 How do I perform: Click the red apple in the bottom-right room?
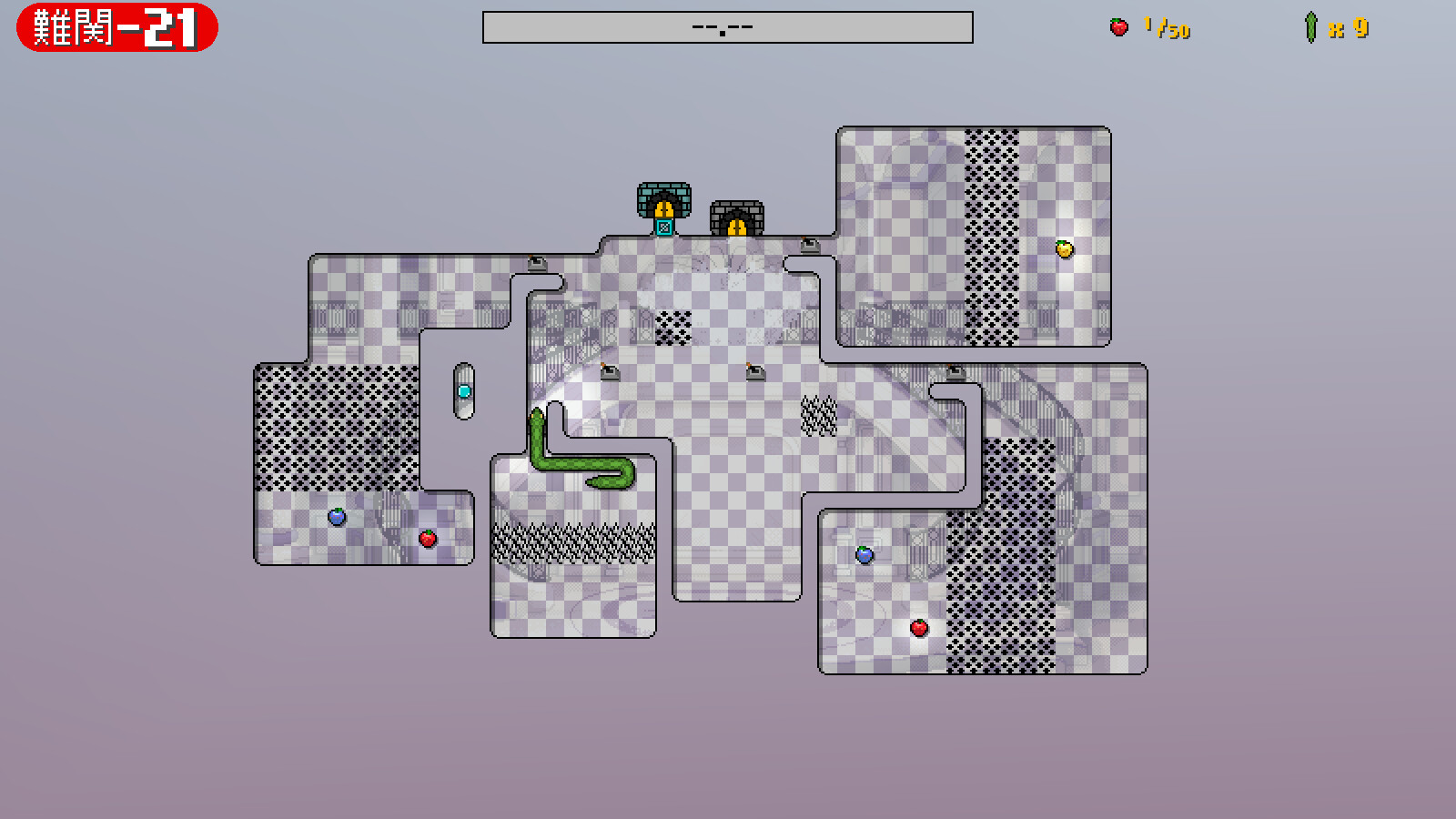918,626
